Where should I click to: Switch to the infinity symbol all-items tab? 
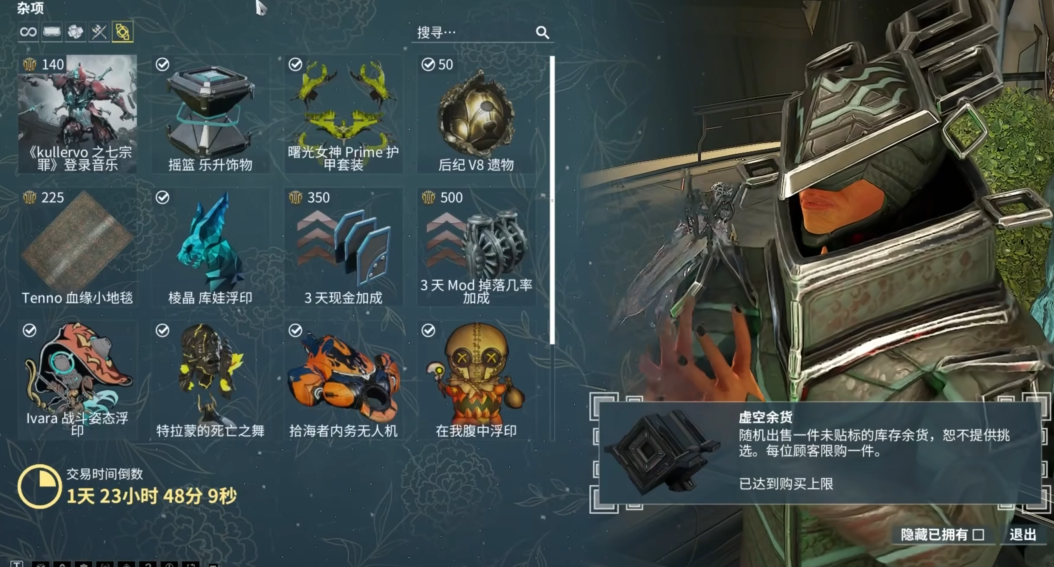(x=28, y=33)
